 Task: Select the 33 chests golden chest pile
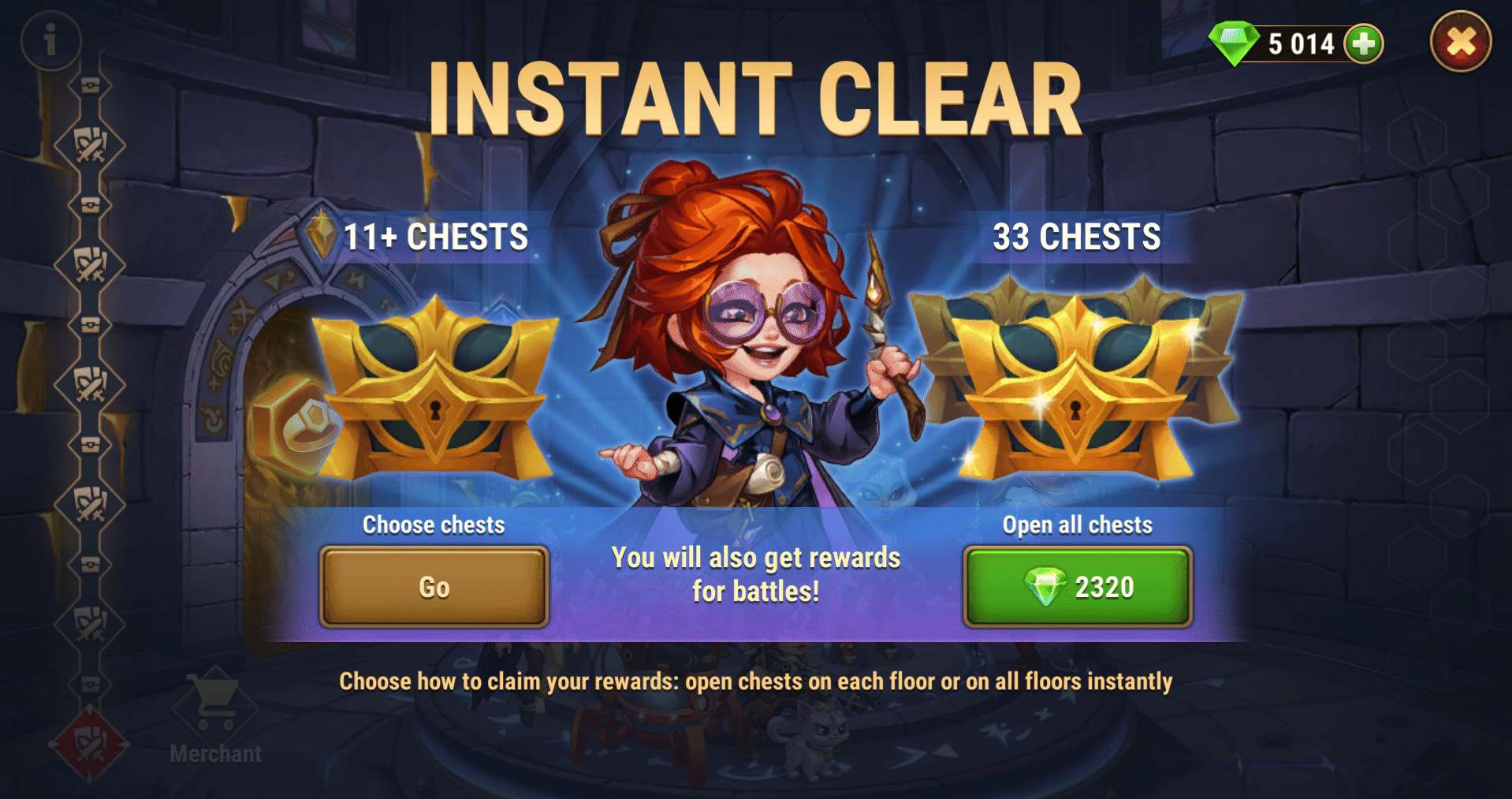pos(1076,386)
